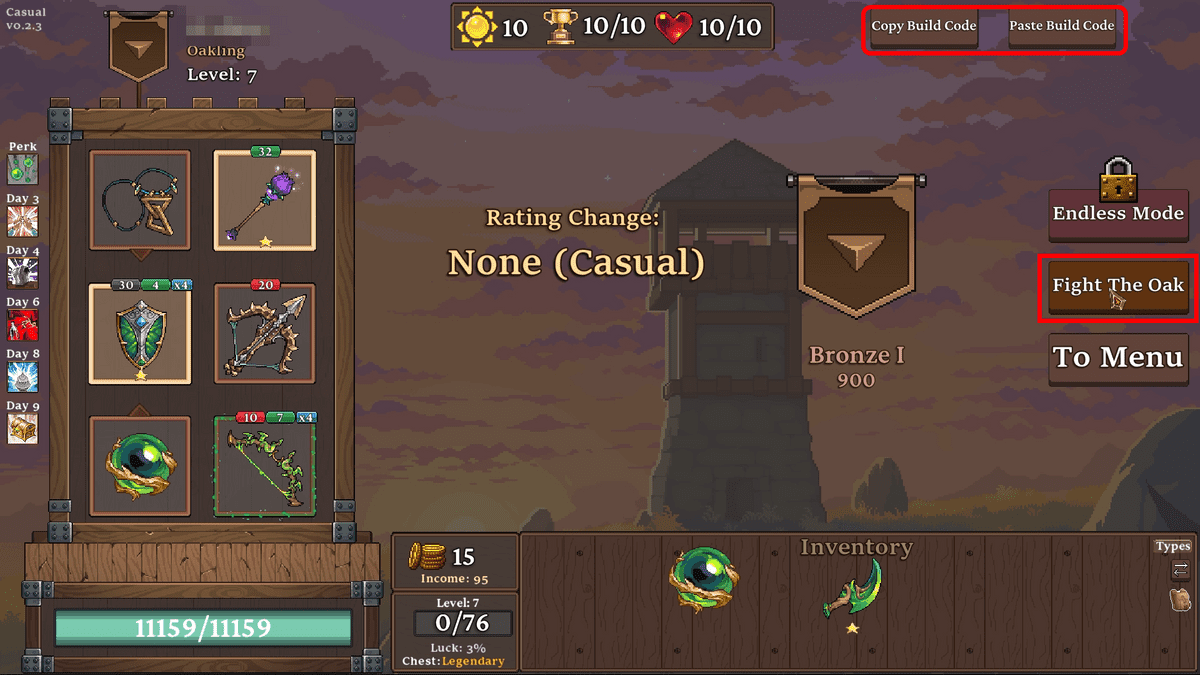
Task: Click the Copy Build Code button
Action: coord(923,27)
